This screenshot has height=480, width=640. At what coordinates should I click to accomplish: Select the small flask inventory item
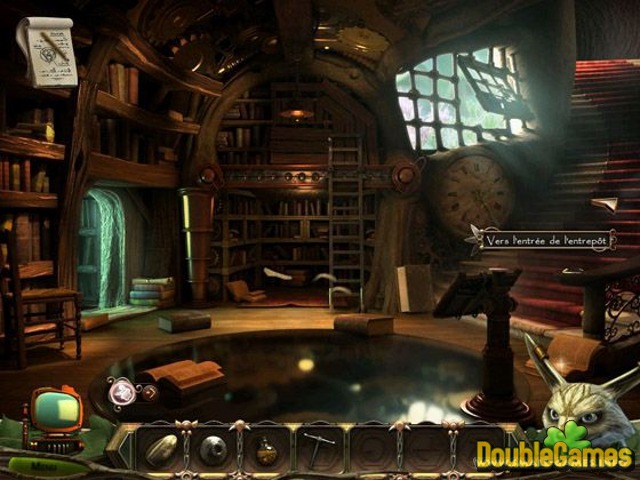[266, 451]
